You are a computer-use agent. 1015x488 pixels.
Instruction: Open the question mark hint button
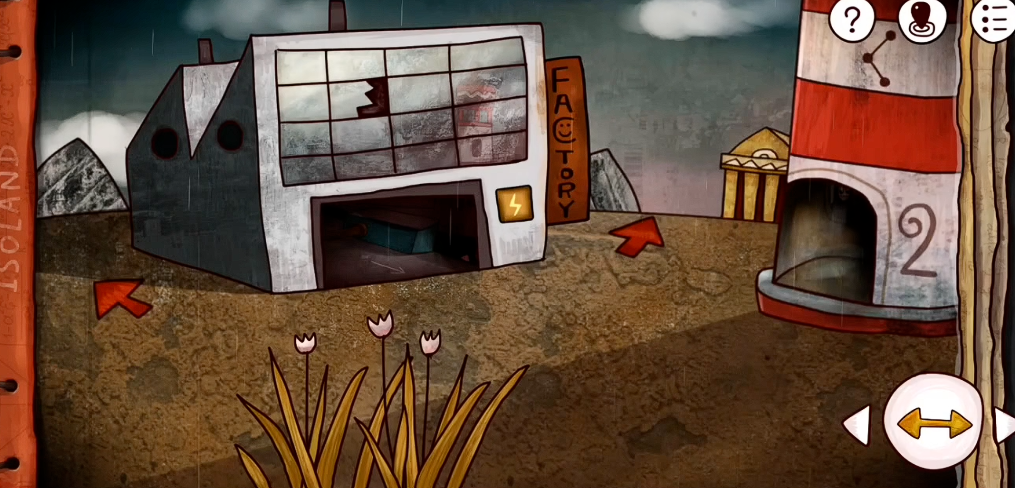tap(852, 18)
